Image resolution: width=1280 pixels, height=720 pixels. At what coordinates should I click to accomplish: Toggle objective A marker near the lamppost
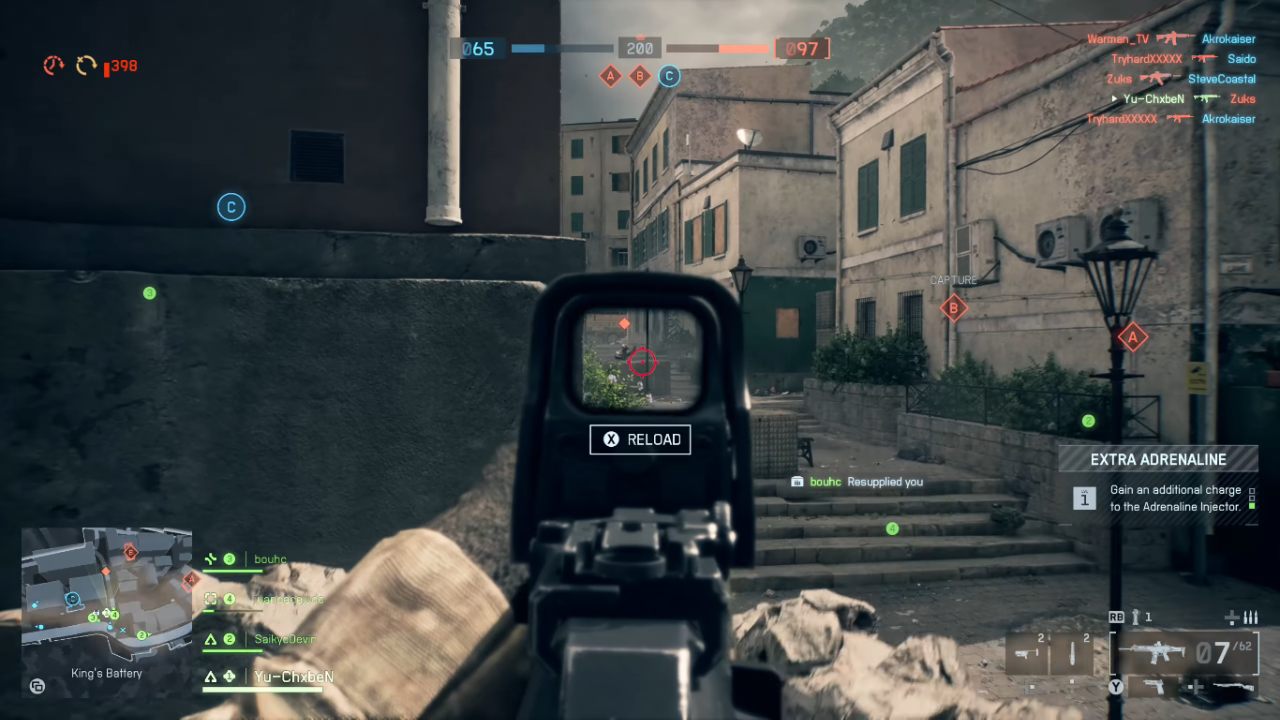1133,338
